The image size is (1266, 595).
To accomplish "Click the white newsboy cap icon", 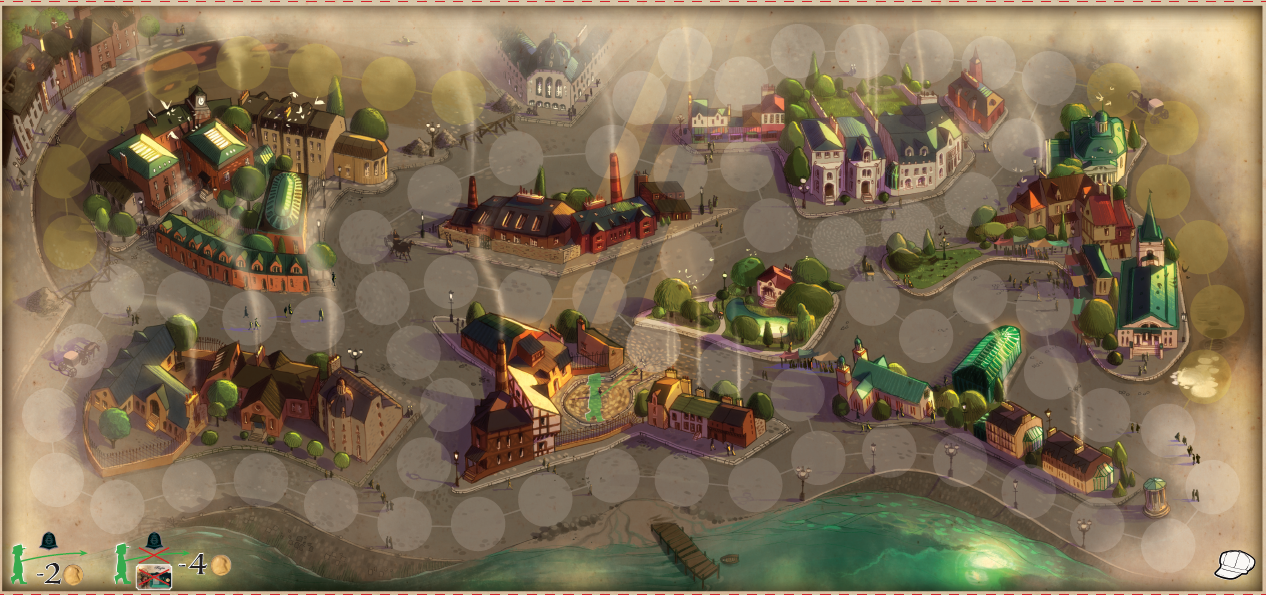I will tap(1233, 564).
